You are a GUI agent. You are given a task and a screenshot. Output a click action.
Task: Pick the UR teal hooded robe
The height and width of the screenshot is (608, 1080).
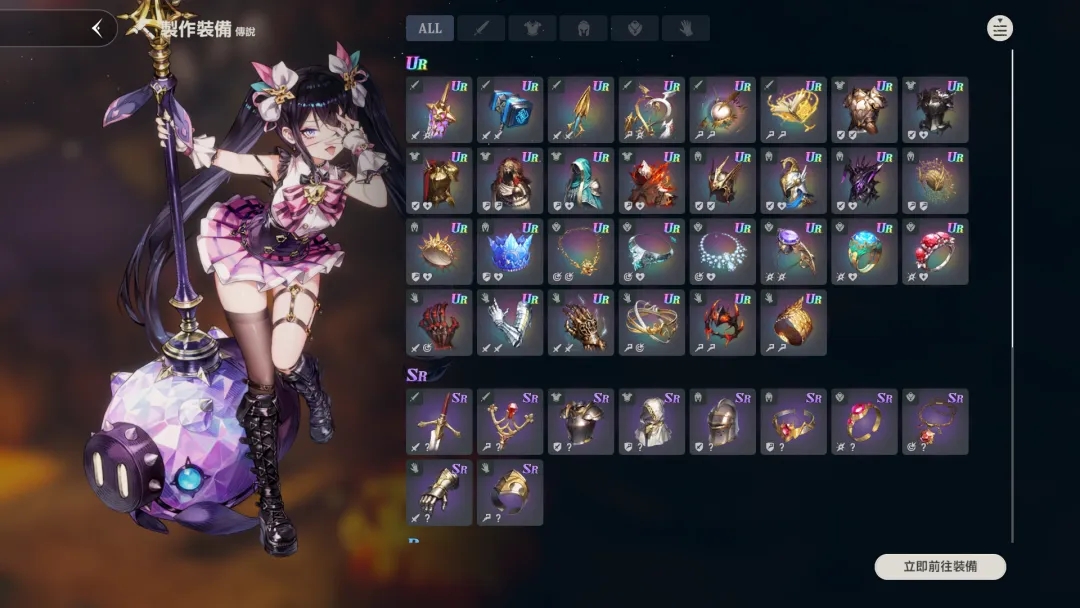(581, 181)
